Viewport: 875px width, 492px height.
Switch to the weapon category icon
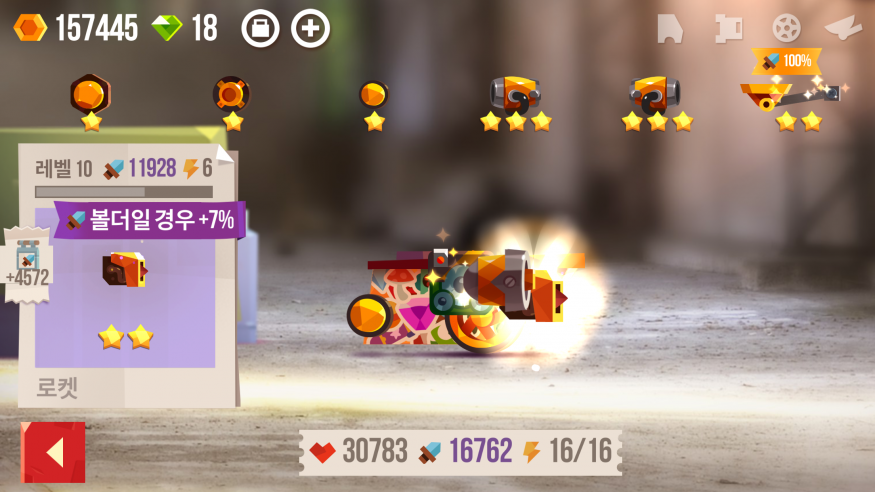pos(843,28)
